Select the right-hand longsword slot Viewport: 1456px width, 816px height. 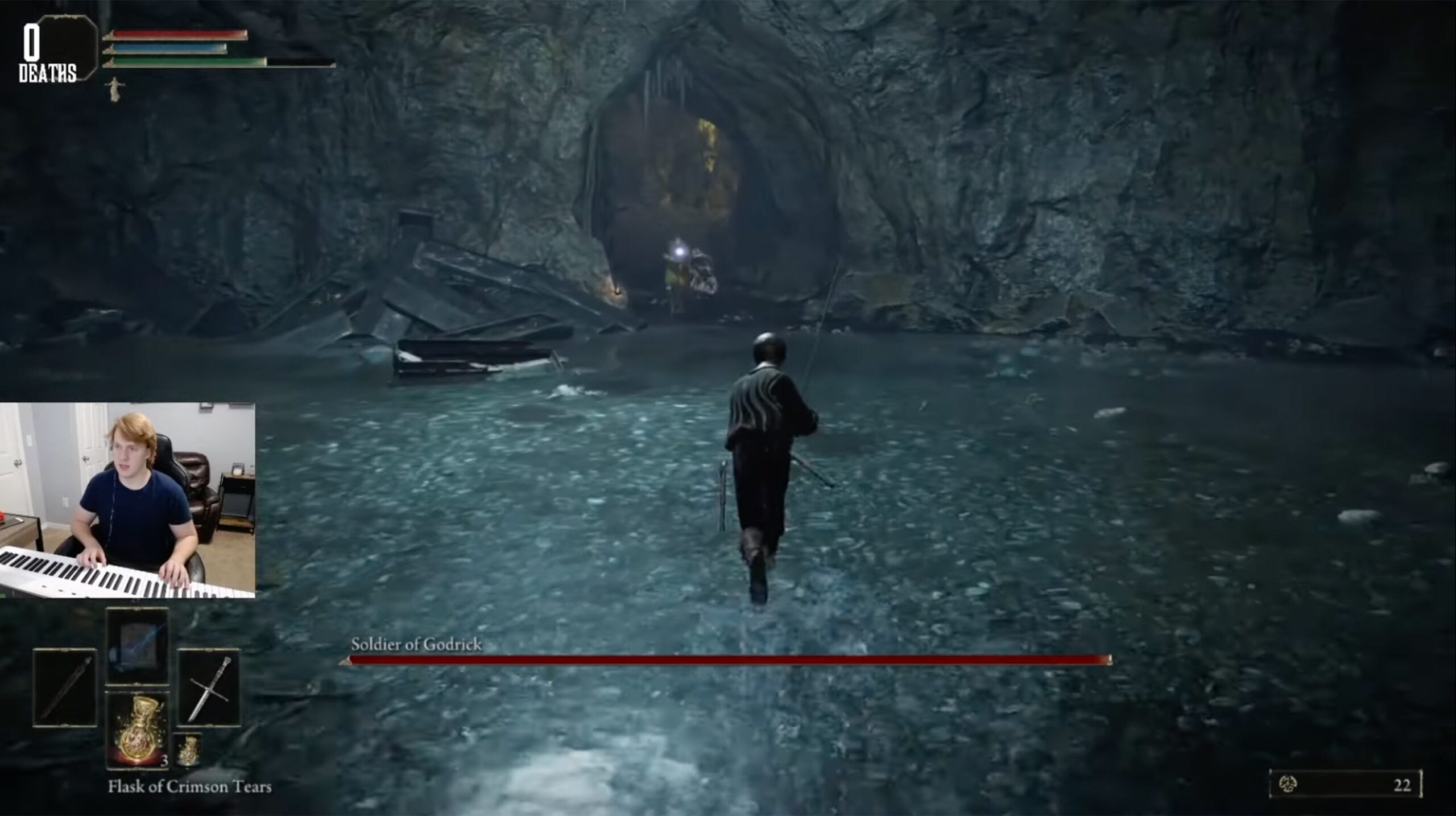pyautogui.click(x=208, y=688)
